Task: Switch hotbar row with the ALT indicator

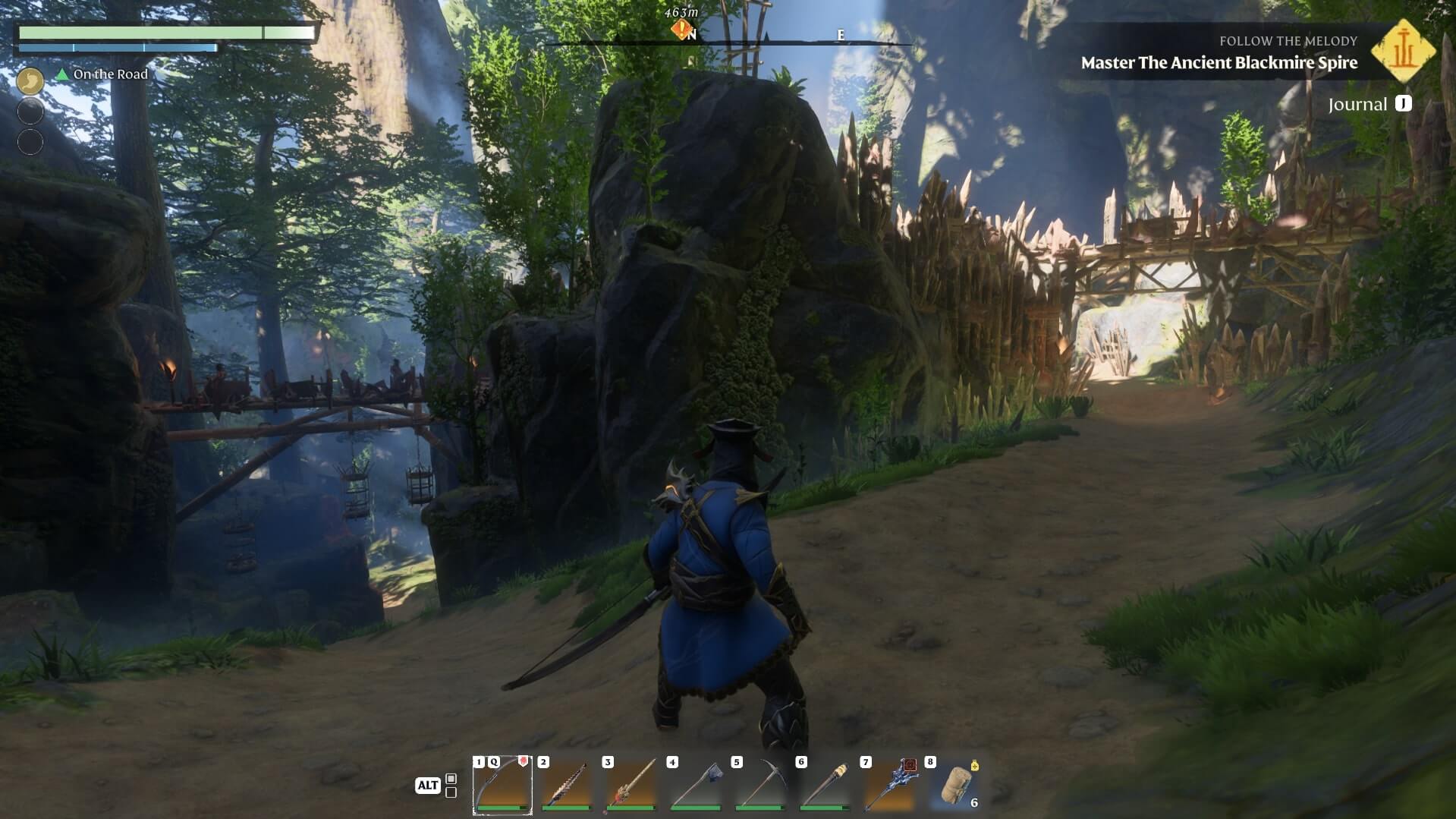Action: point(428,786)
